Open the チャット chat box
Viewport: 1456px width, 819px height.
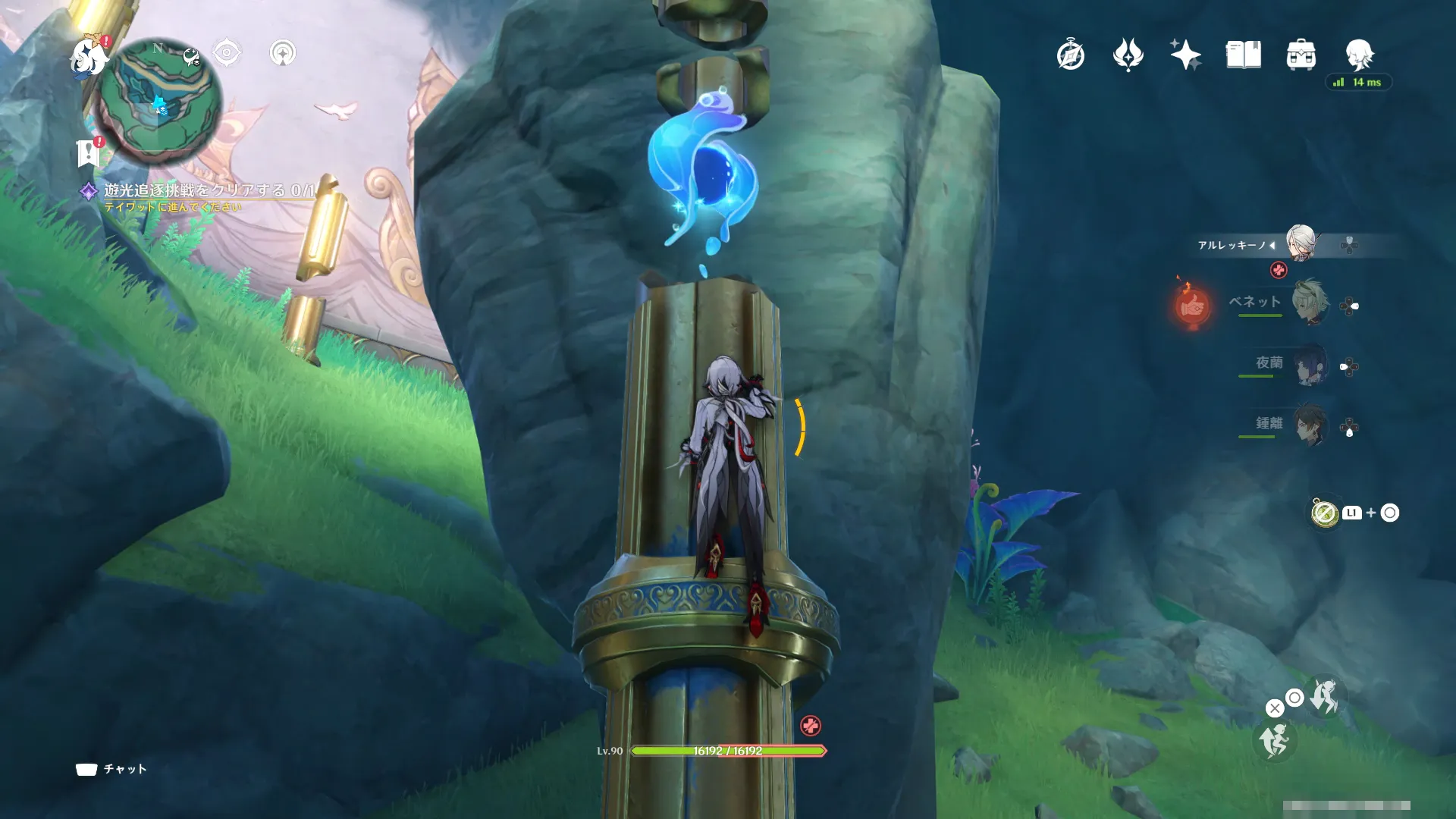111,769
